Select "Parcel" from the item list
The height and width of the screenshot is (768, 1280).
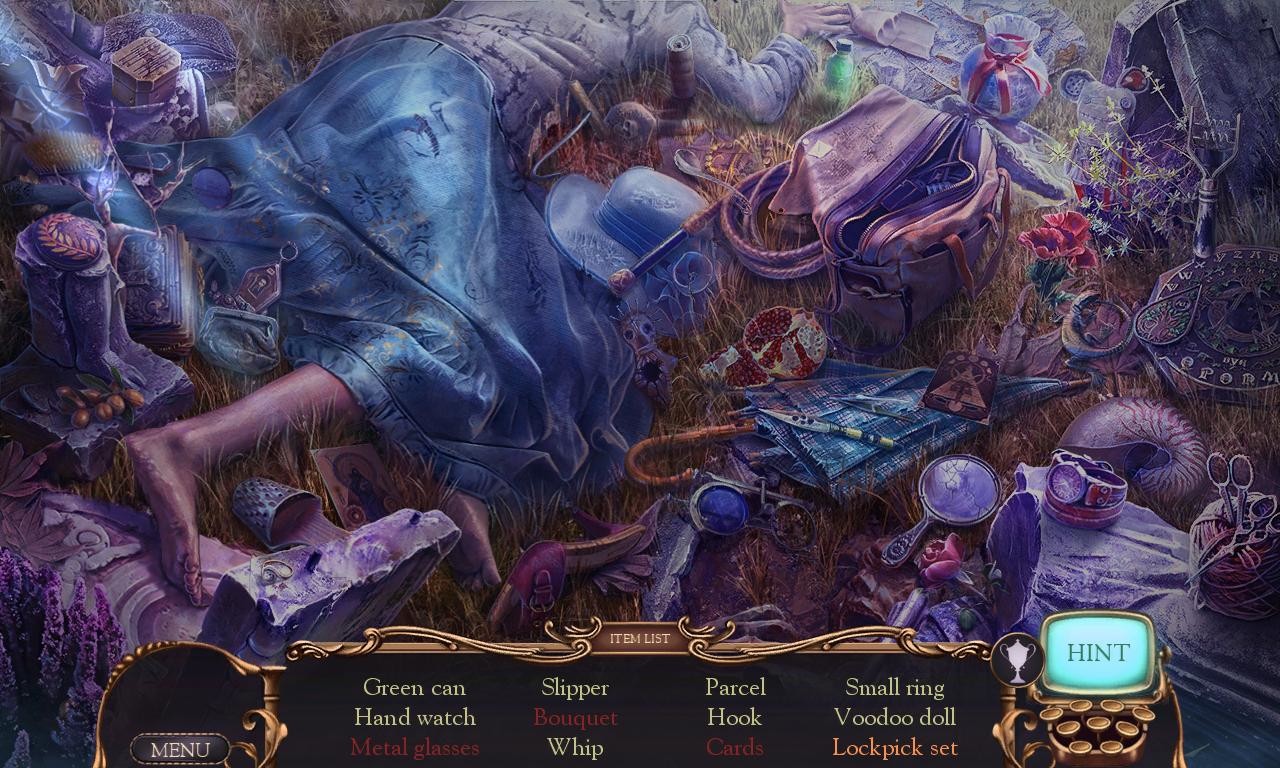coord(735,688)
